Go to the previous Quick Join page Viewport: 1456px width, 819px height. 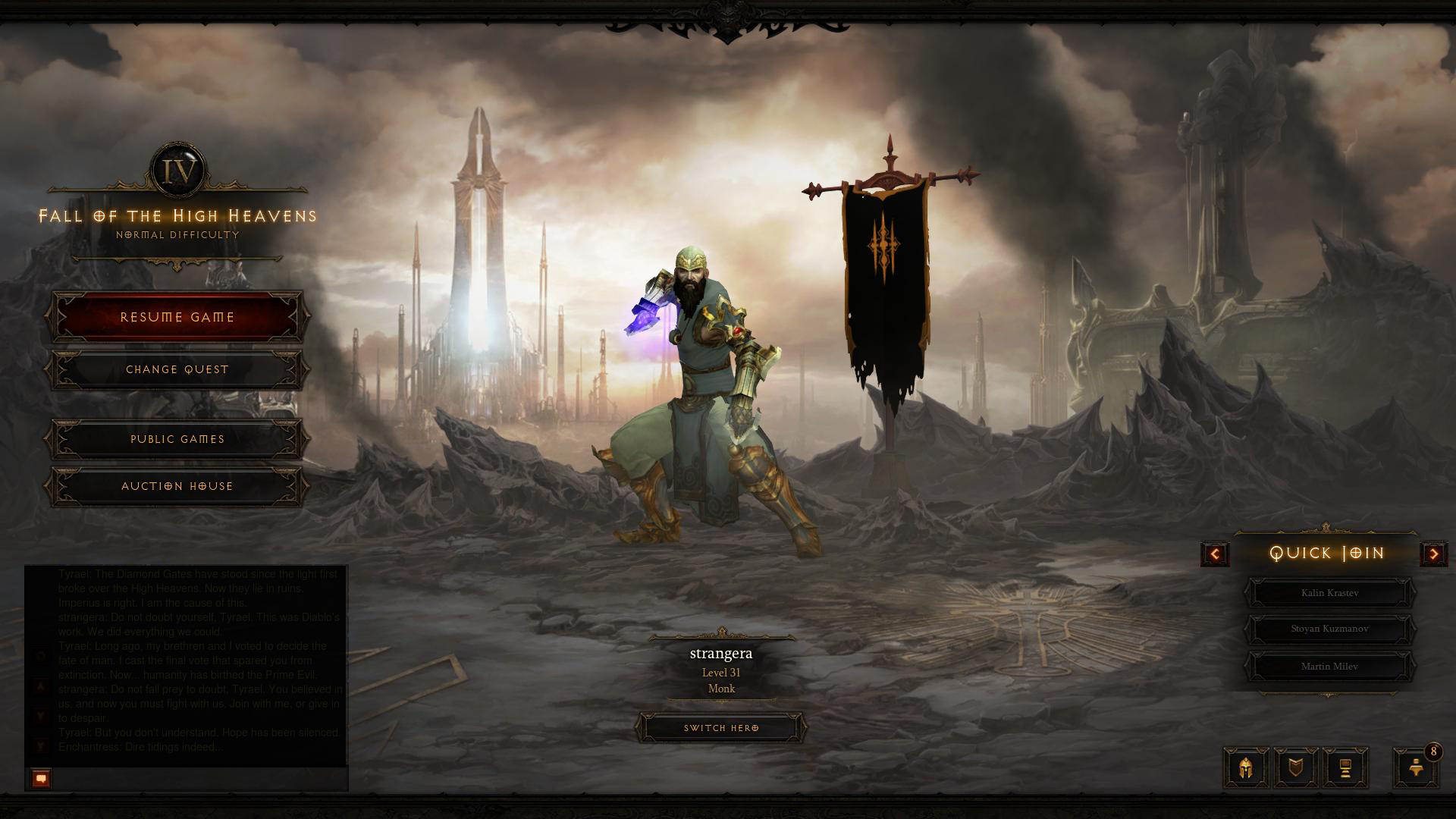click(1215, 554)
